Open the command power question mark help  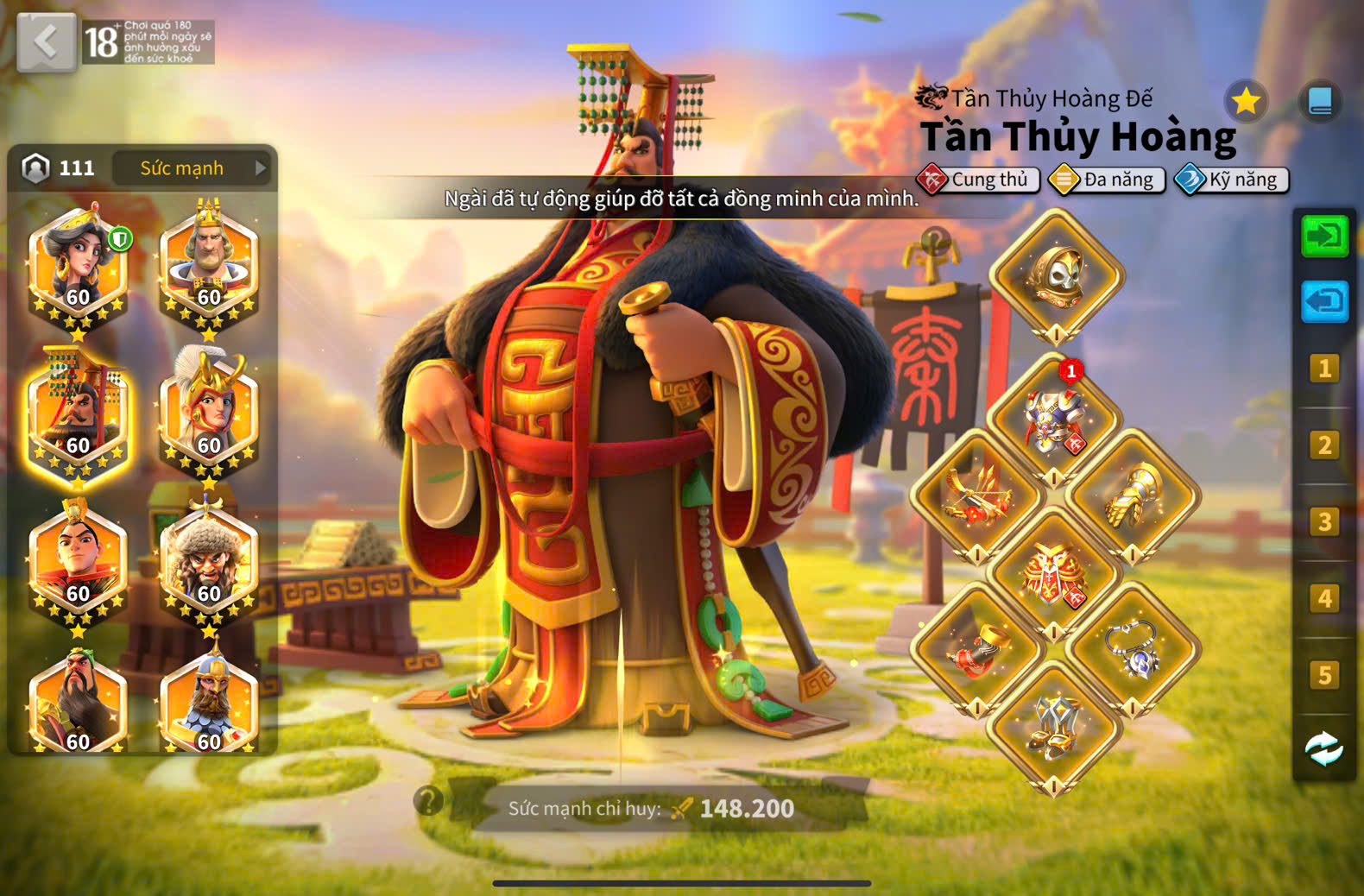pos(428,801)
